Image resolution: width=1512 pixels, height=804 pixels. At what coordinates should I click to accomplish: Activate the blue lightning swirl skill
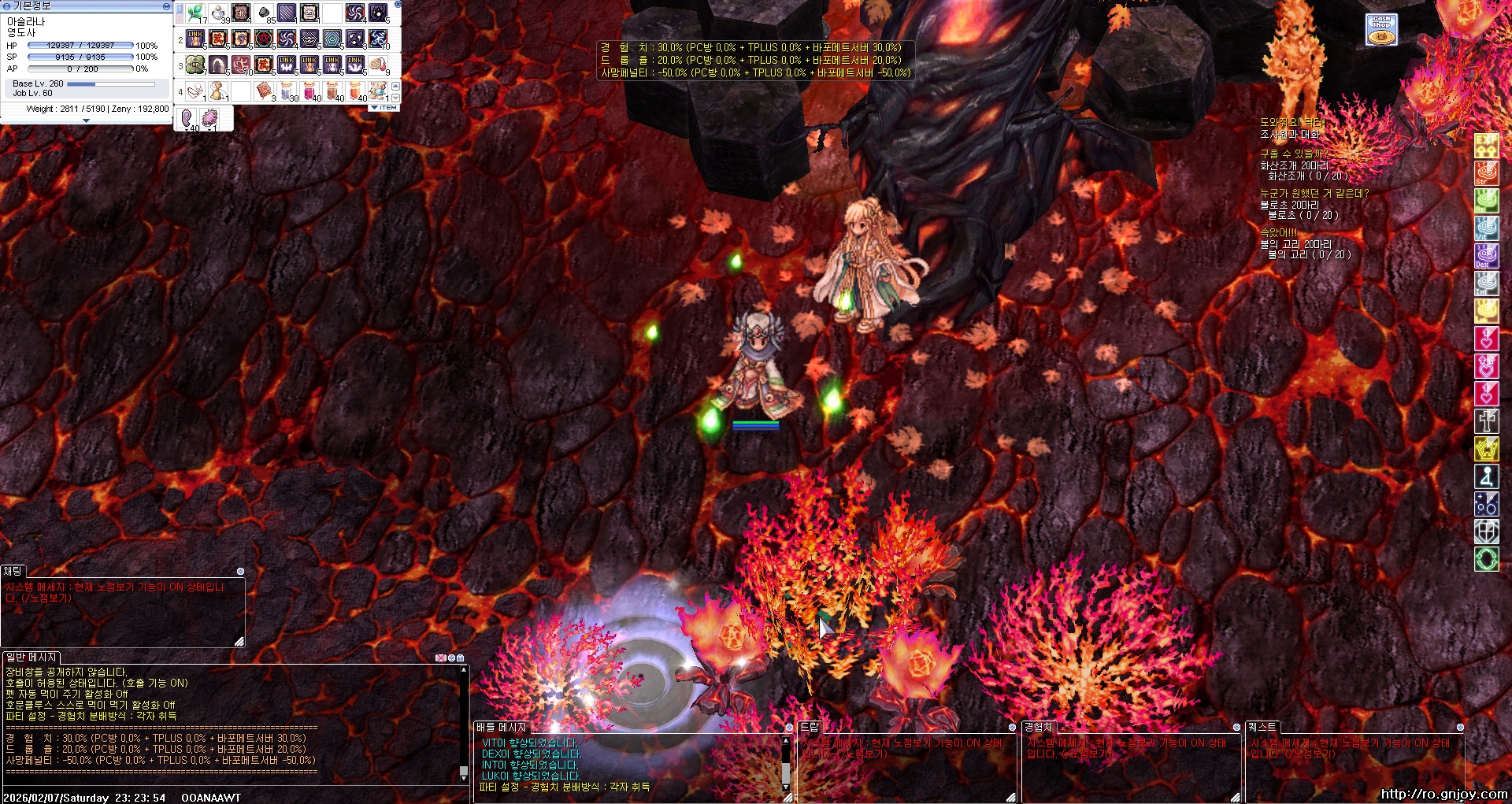(x=378, y=39)
